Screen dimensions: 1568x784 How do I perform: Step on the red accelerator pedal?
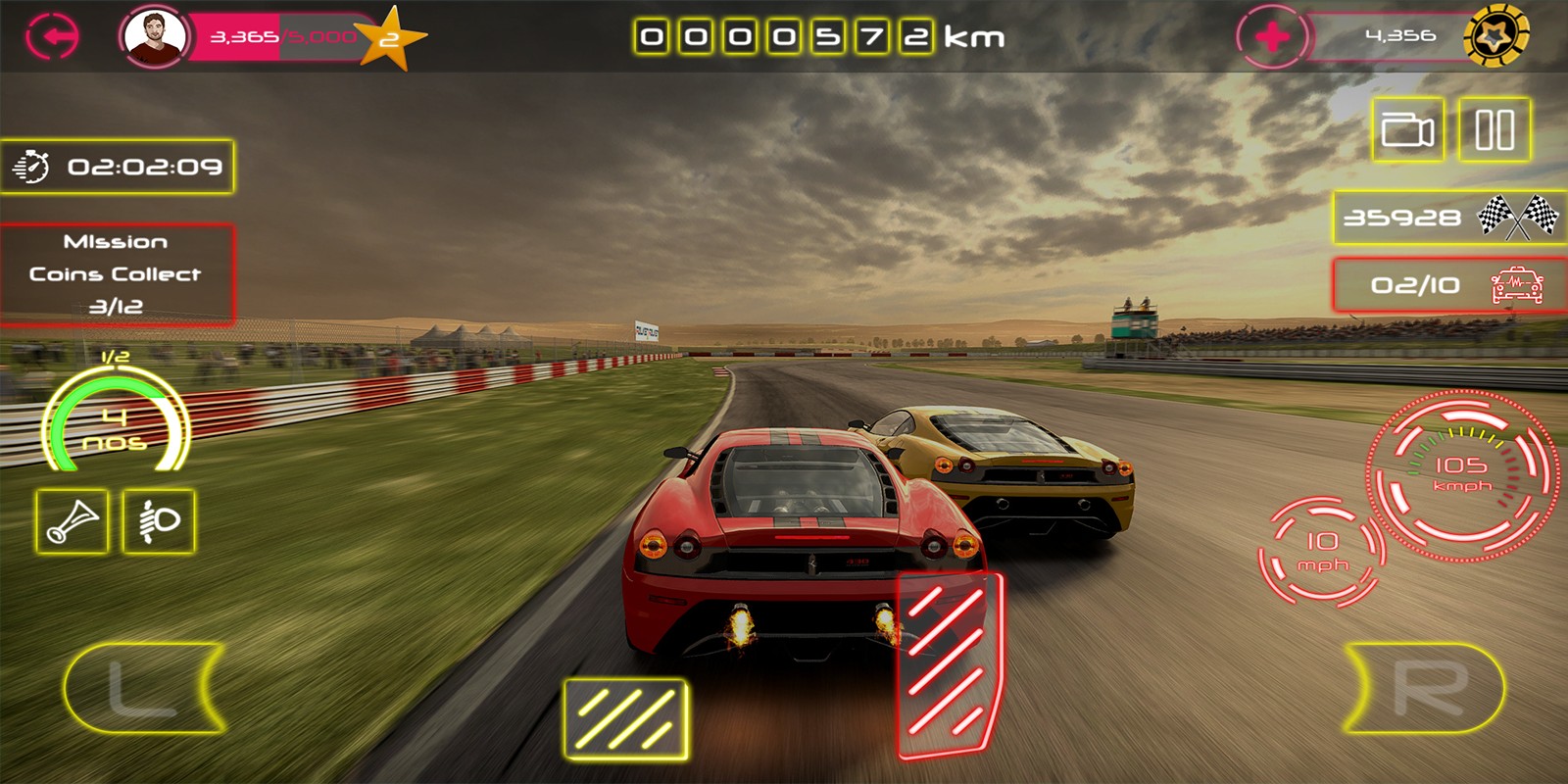949,664
